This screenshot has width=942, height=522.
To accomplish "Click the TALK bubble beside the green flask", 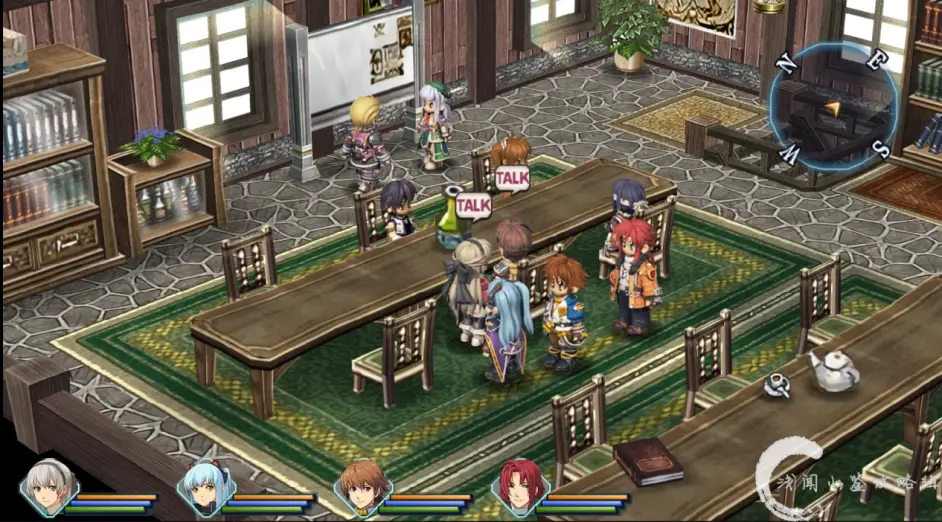I will click(473, 204).
